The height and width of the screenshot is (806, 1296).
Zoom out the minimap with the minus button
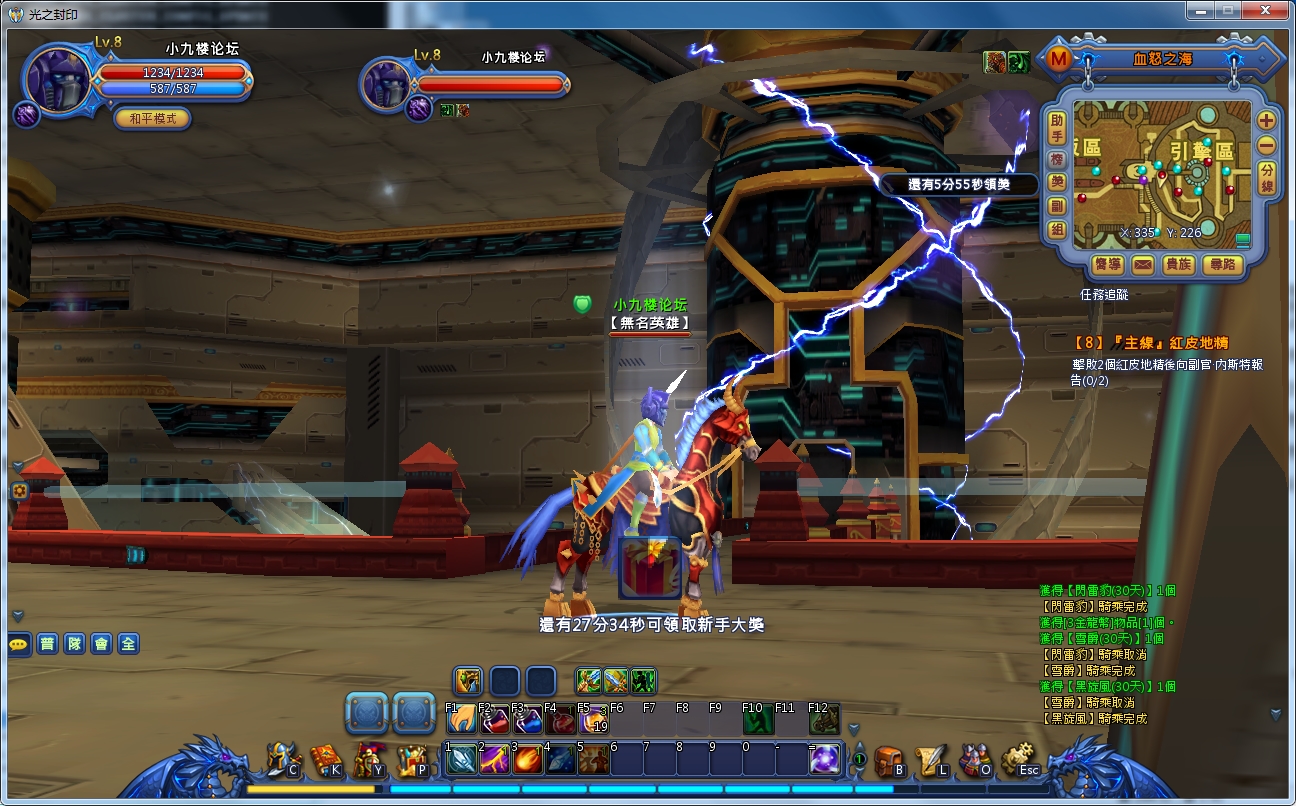point(1266,145)
